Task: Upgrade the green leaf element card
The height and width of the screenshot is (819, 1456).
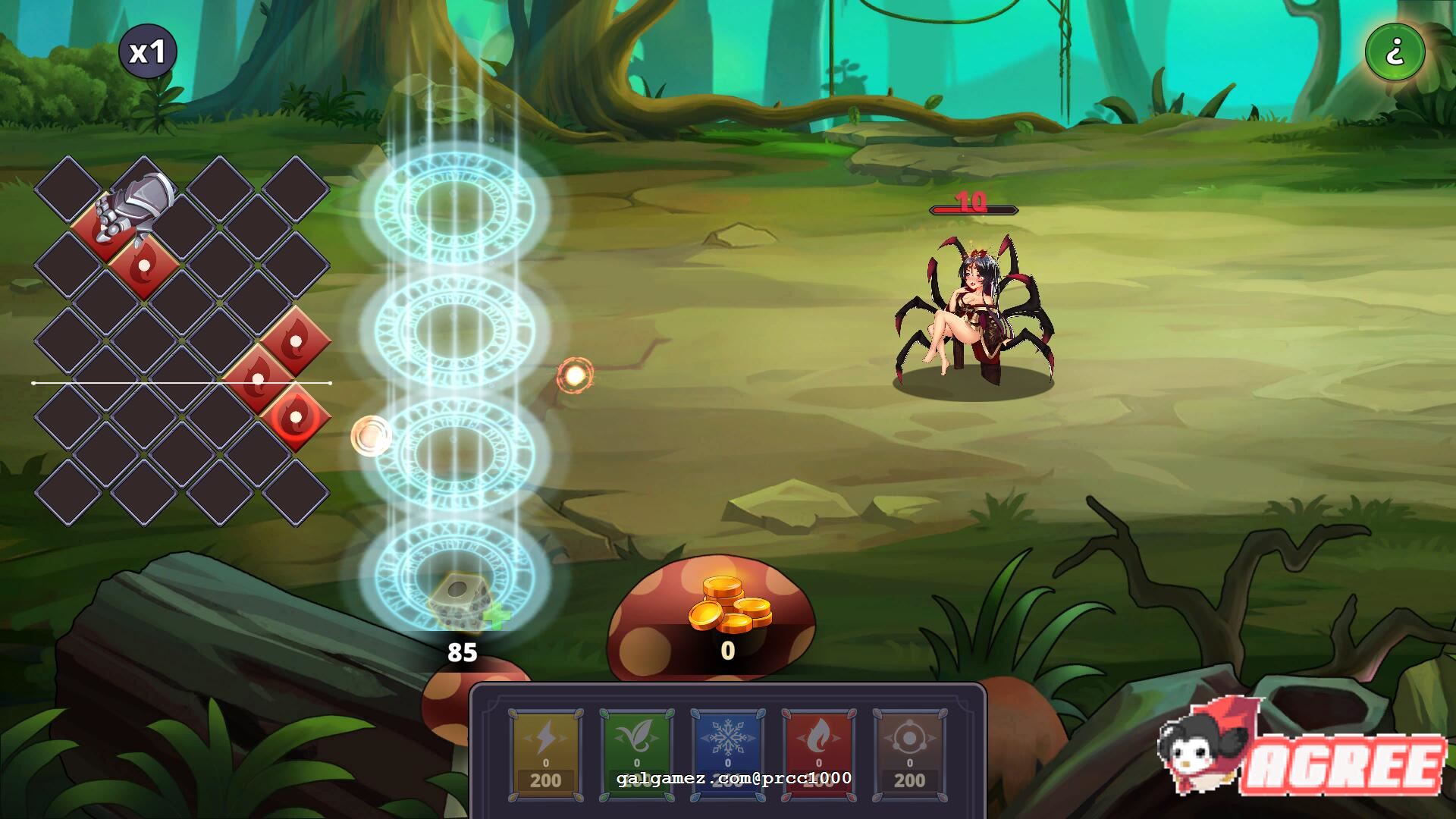Action: pyautogui.click(x=636, y=755)
